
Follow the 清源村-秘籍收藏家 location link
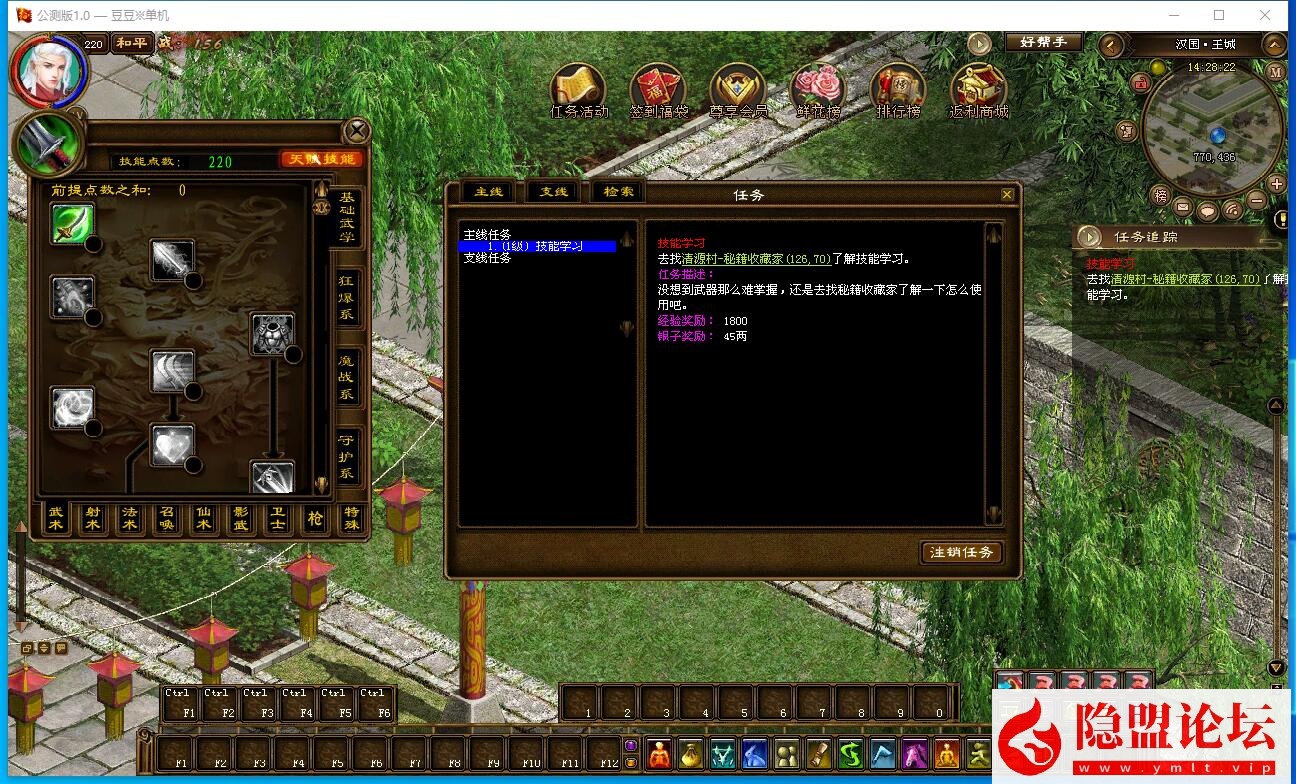point(756,259)
